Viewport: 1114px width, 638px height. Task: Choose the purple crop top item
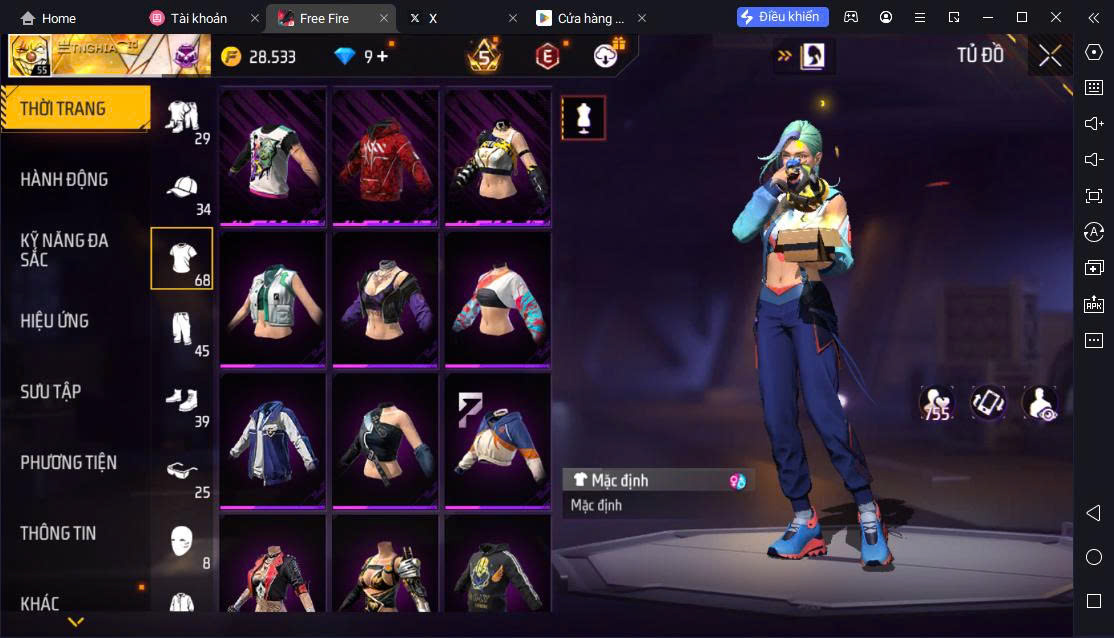[385, 297]
